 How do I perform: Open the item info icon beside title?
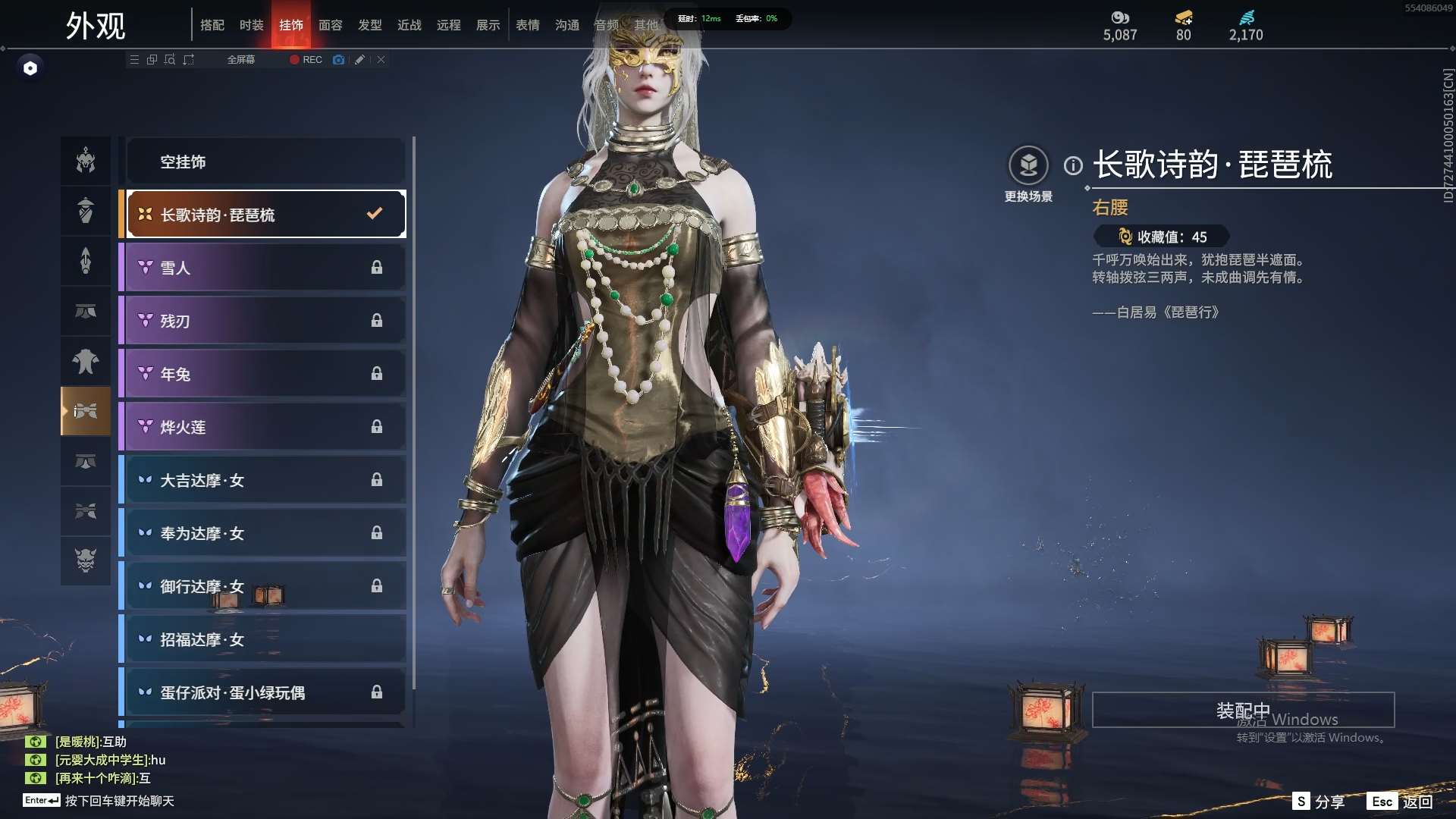1073,165
